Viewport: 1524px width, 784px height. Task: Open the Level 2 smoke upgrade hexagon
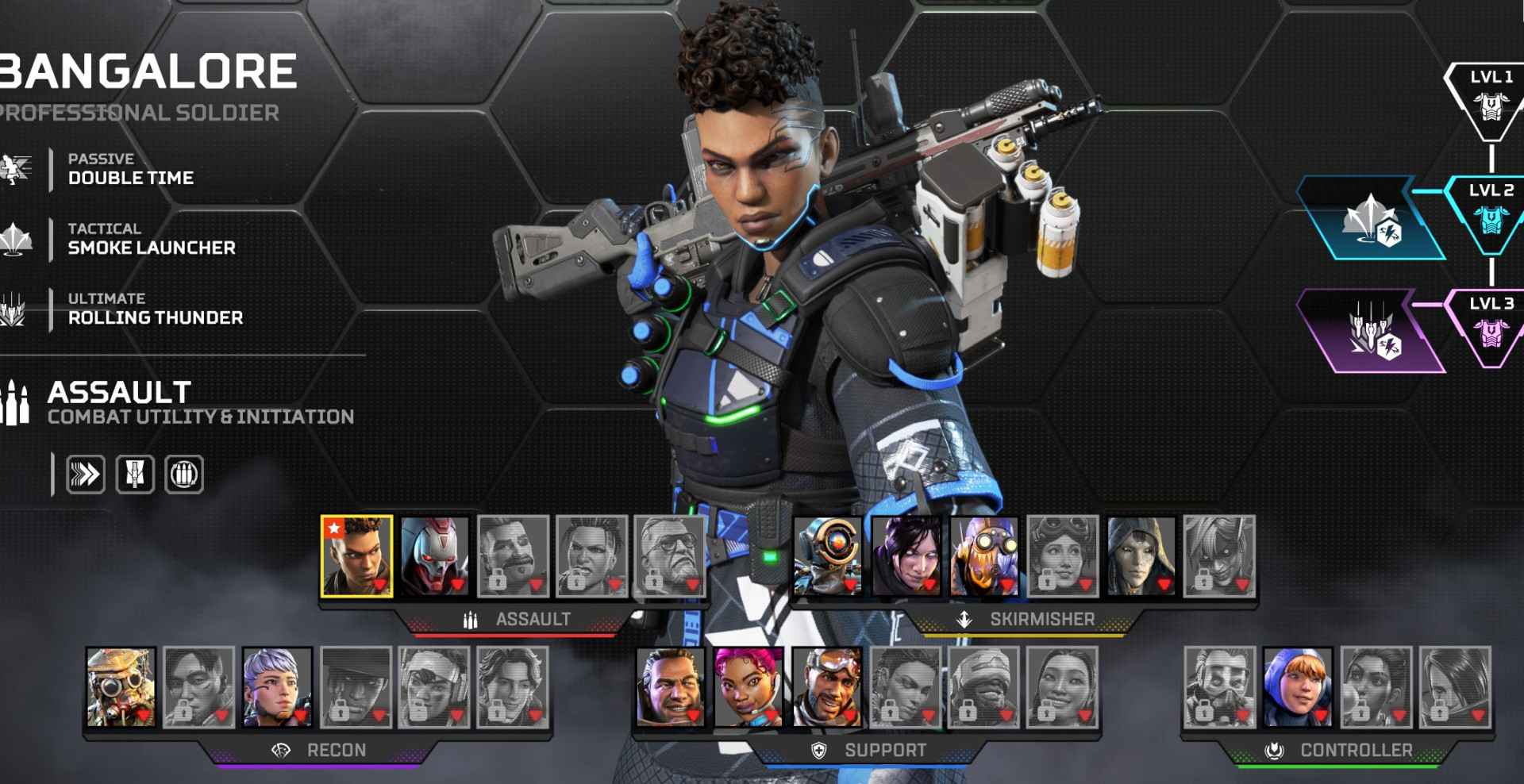[x=1371, y=218]
